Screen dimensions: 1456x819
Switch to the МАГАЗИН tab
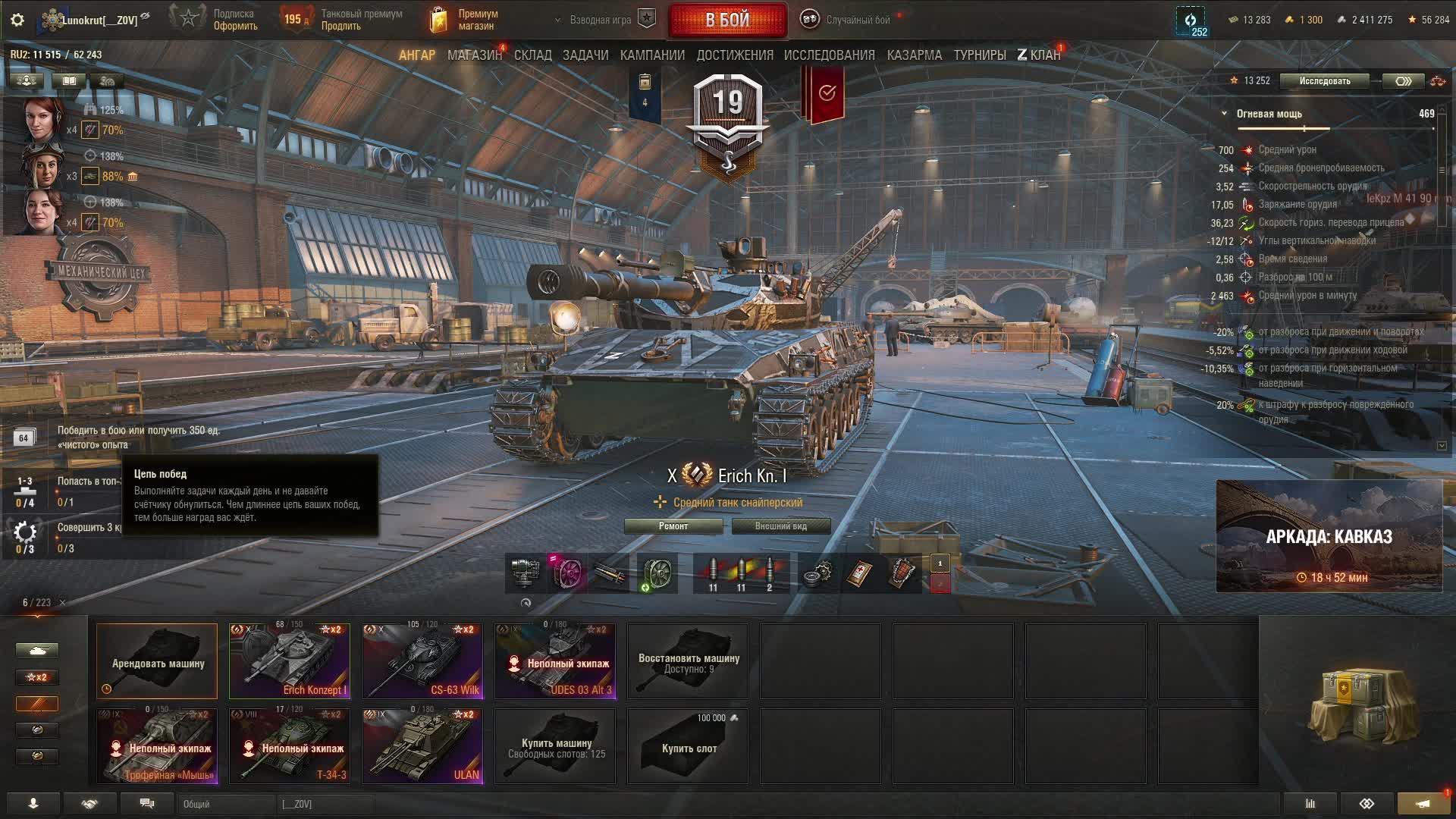click(x=474, y=55)
